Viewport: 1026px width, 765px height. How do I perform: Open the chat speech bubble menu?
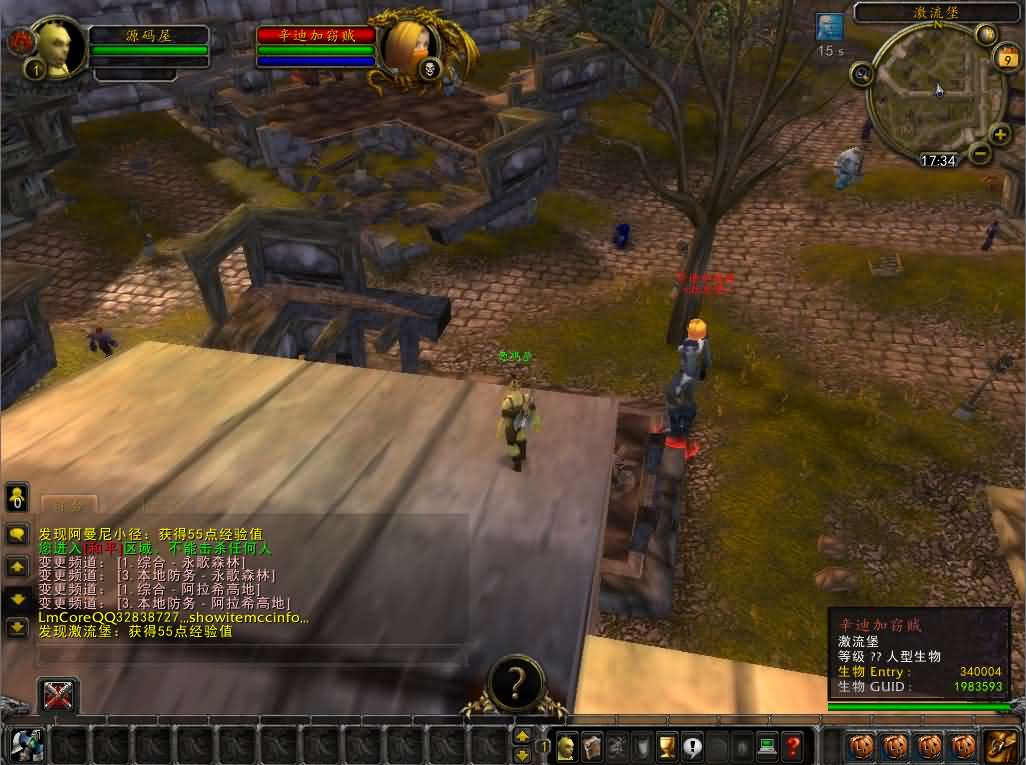(17, 535)
